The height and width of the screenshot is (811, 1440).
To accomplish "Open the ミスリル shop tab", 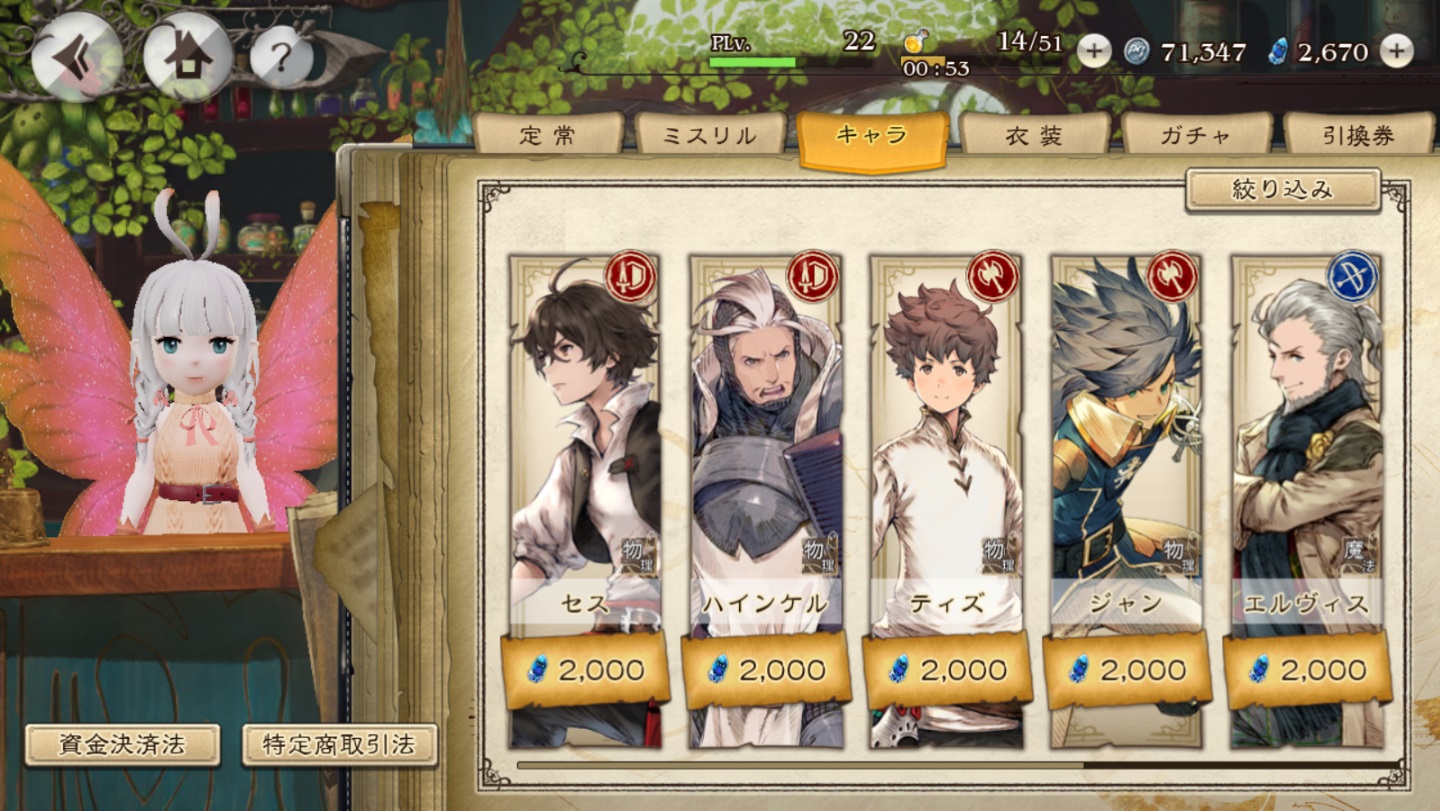I will pos(710,135).
